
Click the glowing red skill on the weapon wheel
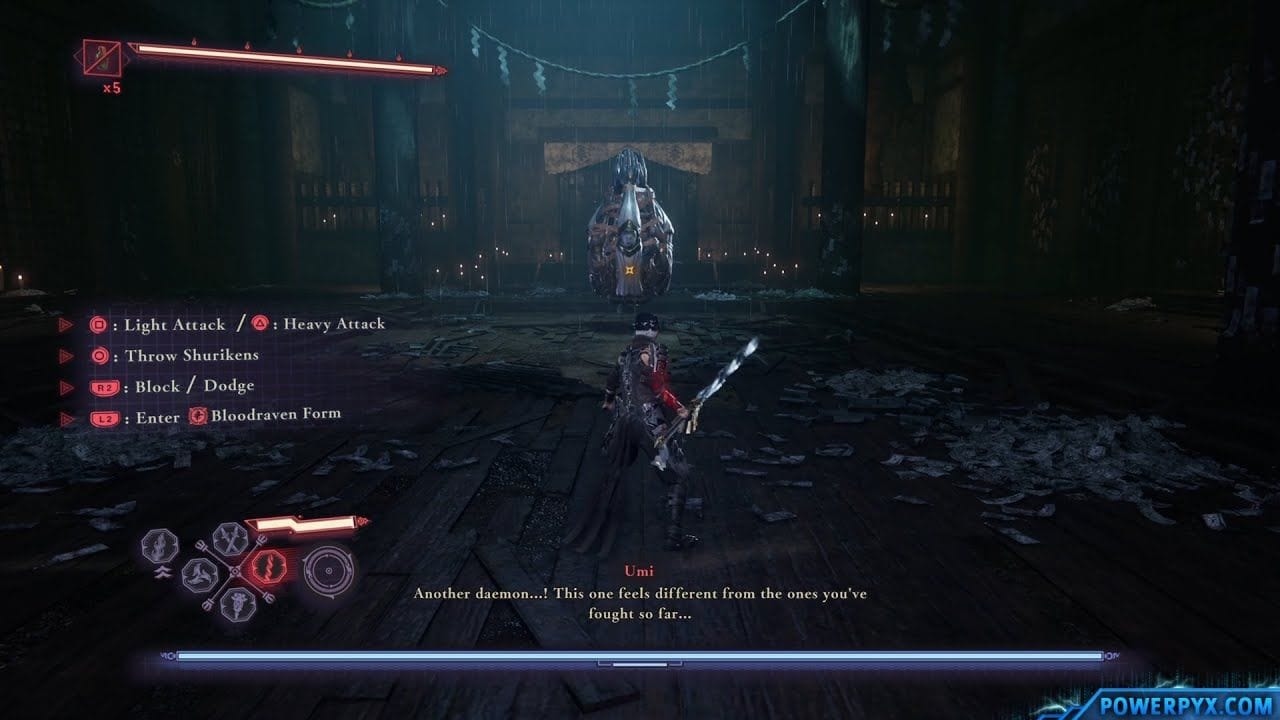(x=269, y=568)
